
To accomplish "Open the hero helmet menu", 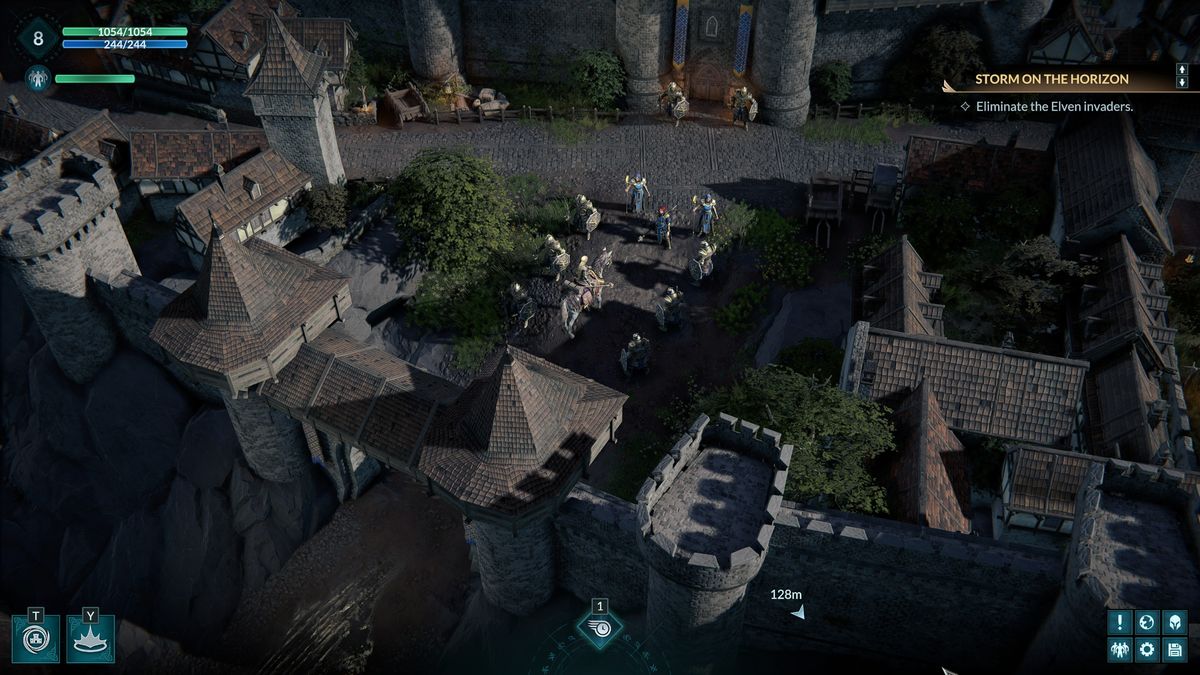I will [x=1175, y=622].
